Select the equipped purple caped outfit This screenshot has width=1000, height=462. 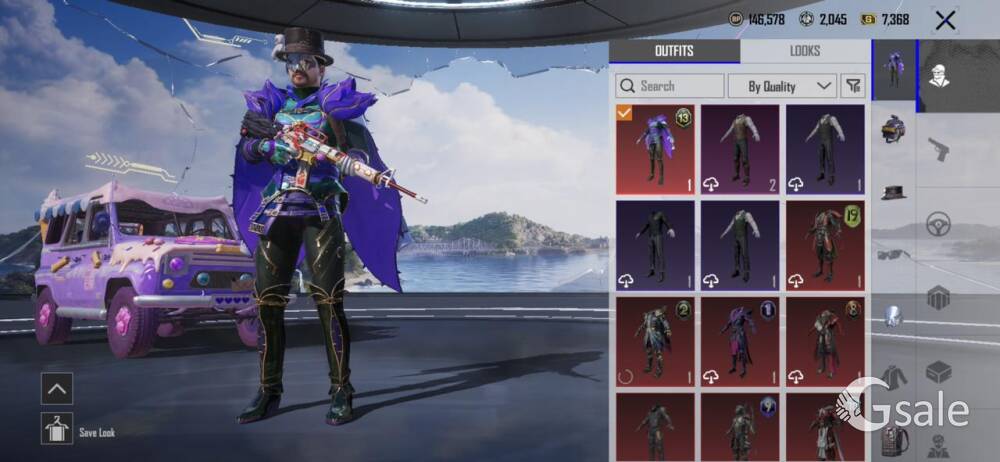[x=655, y=149]
